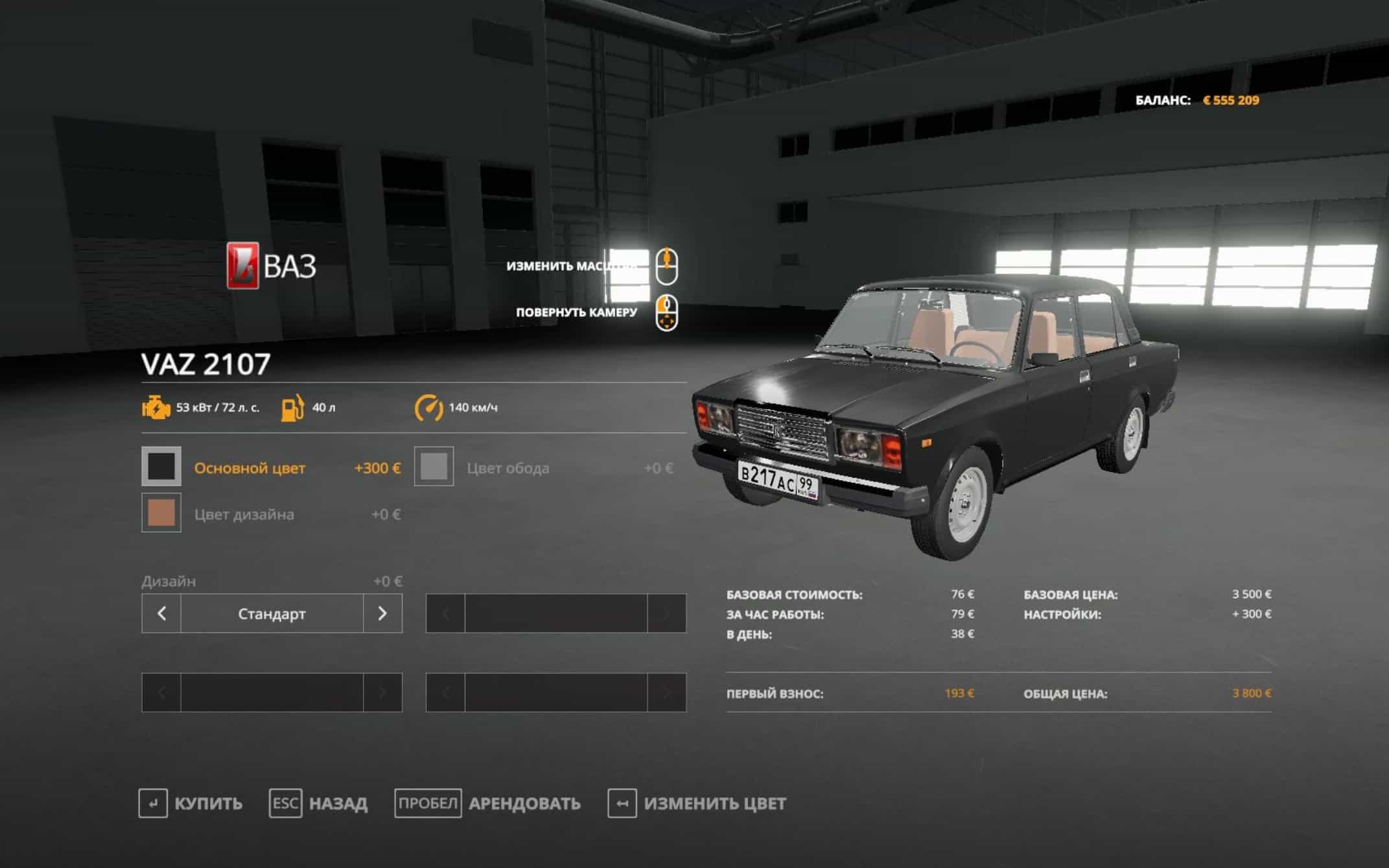Choose the tan Цвет дизайна swatch

[161, 513]
